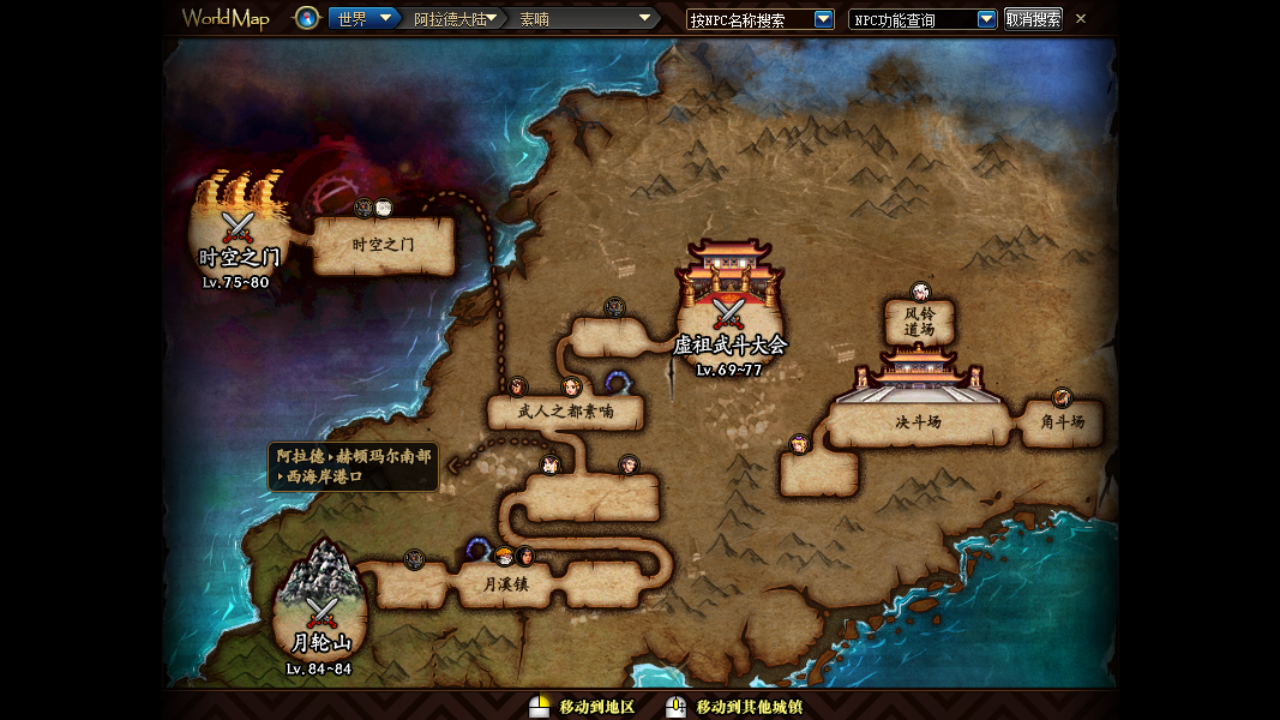Select the 角斗场 area on map
1280x720 pixels.
1062,422
